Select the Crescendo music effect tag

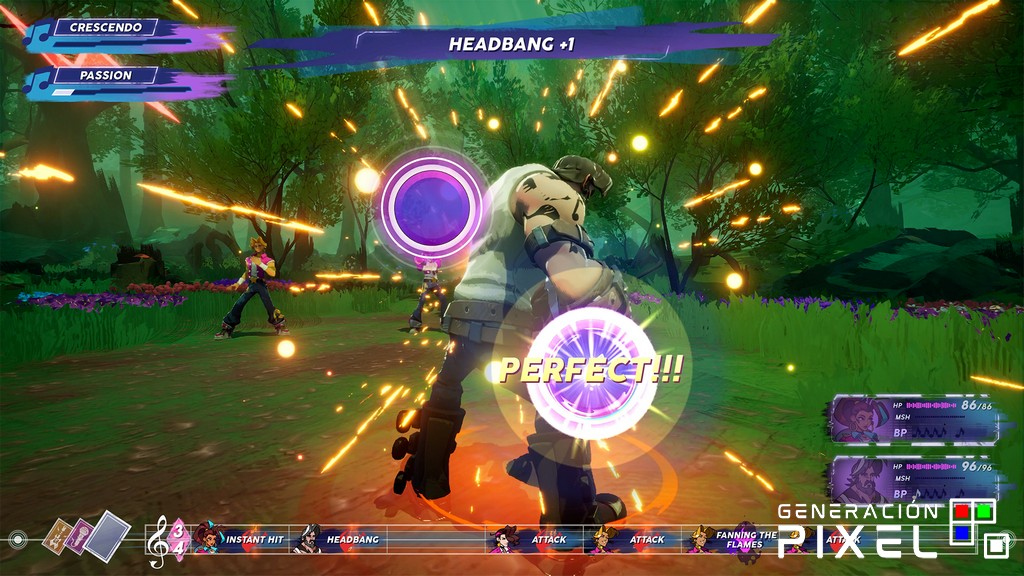[105, 28]
